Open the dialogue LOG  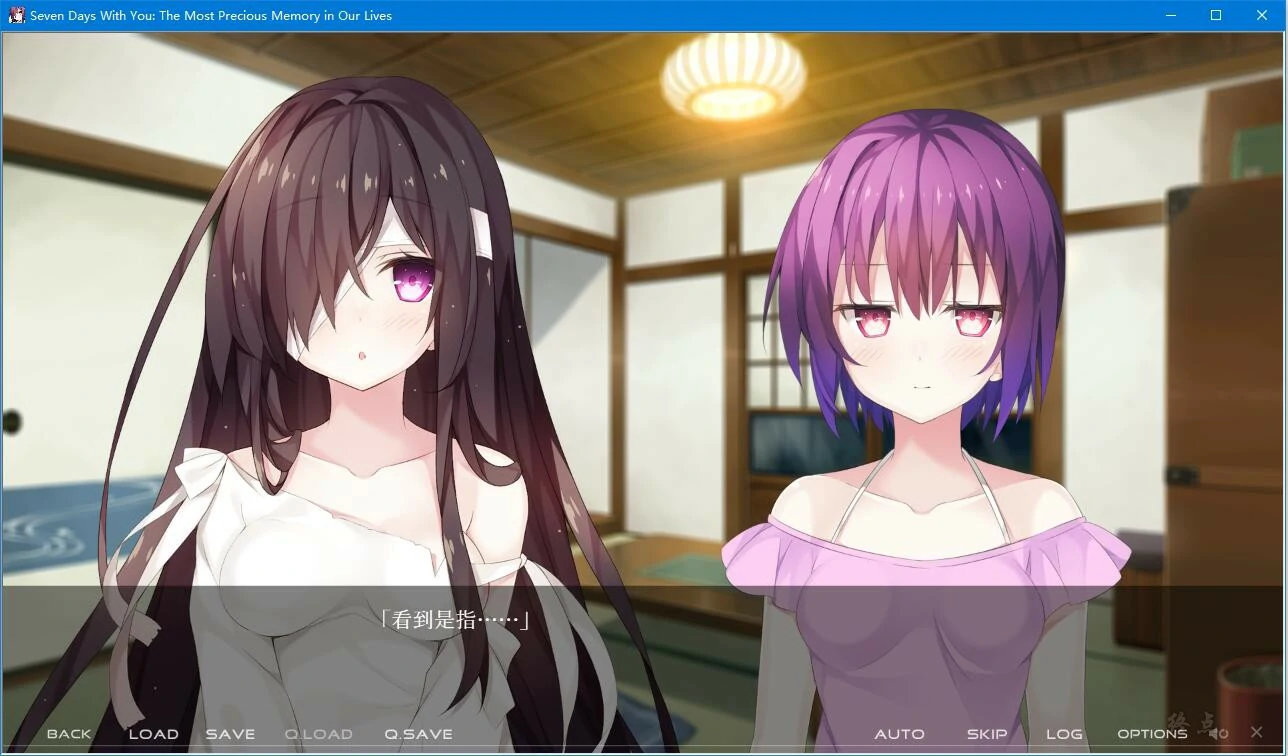(x=1064, y=734)
